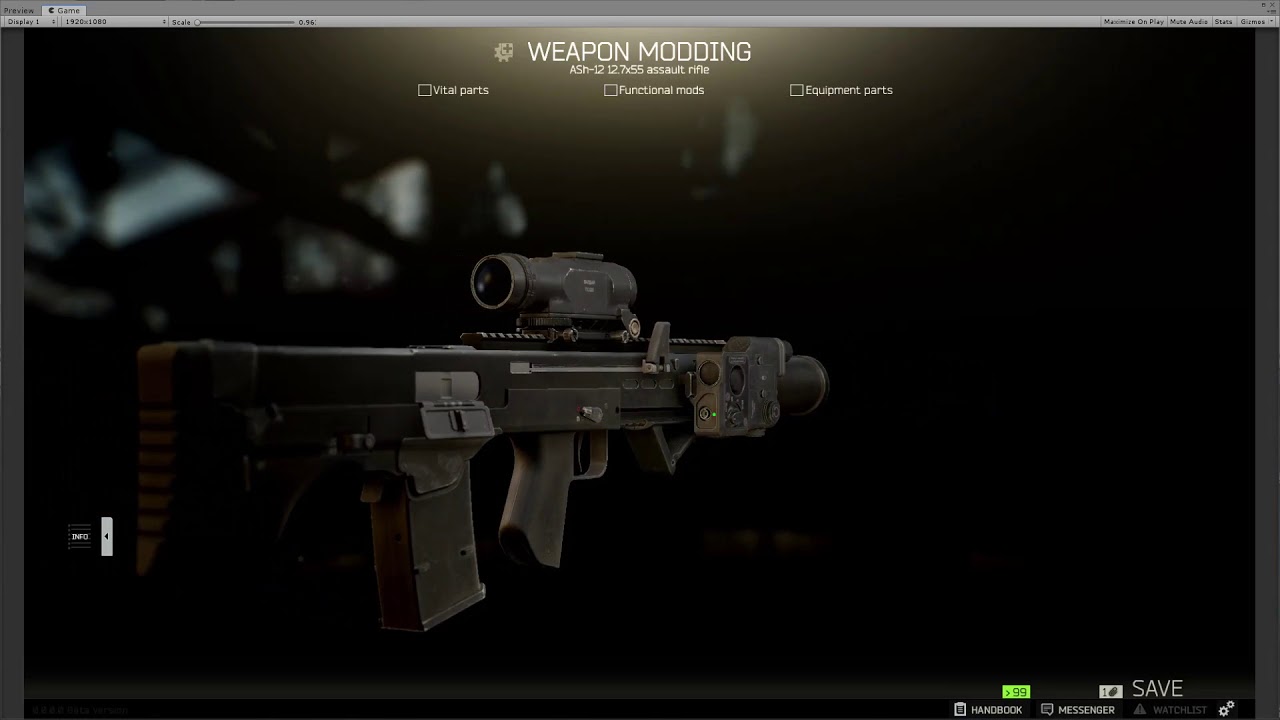Save the weapon build
1280x720 pixels.
tap(1156, 689)
